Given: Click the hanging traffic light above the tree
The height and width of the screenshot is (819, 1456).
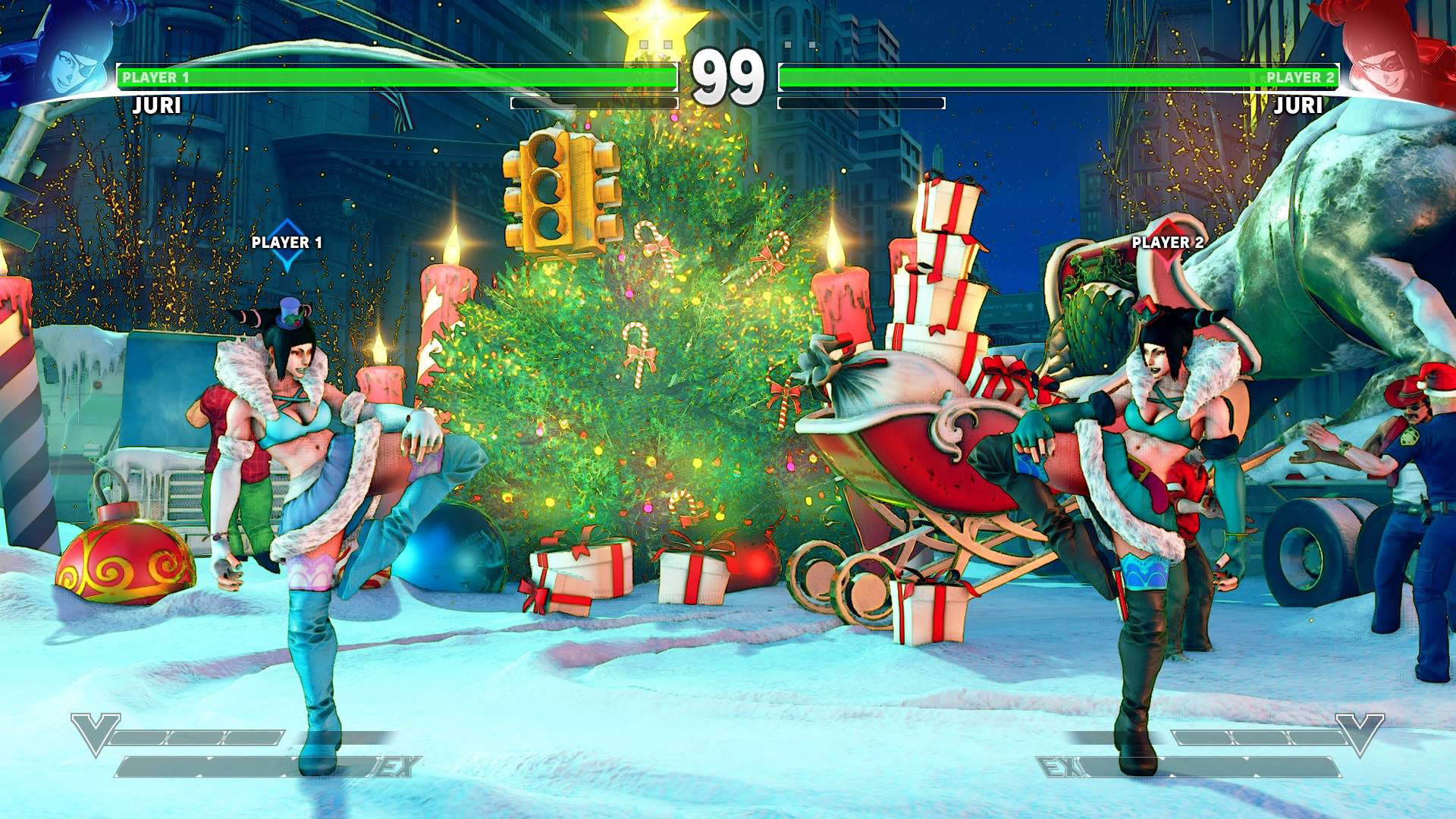Looking at the screenshot, I should pyautogui.click(x=560, y=190).
